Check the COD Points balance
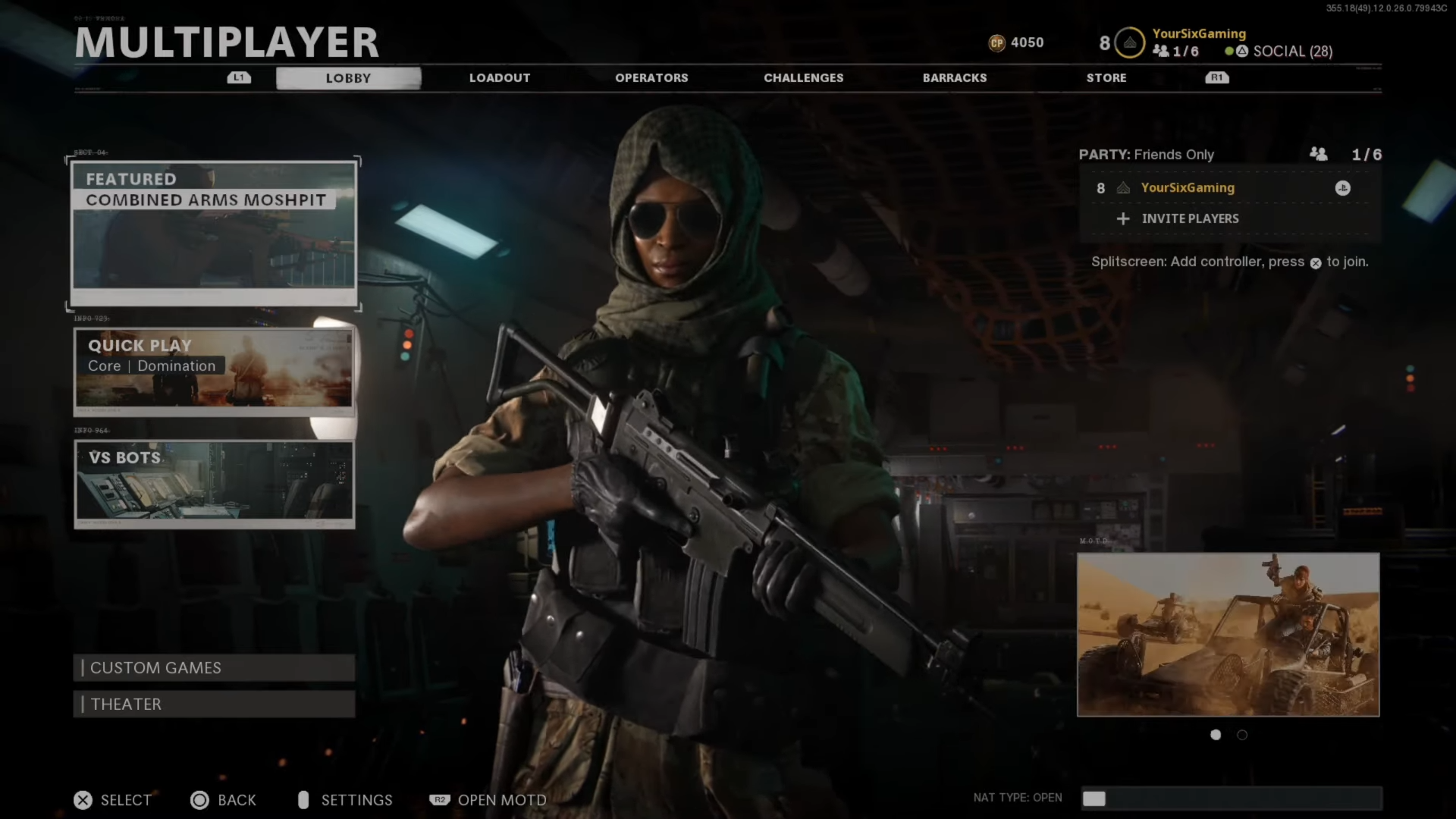Screen dimensions: 1456x819 [x=1017, y=43]
